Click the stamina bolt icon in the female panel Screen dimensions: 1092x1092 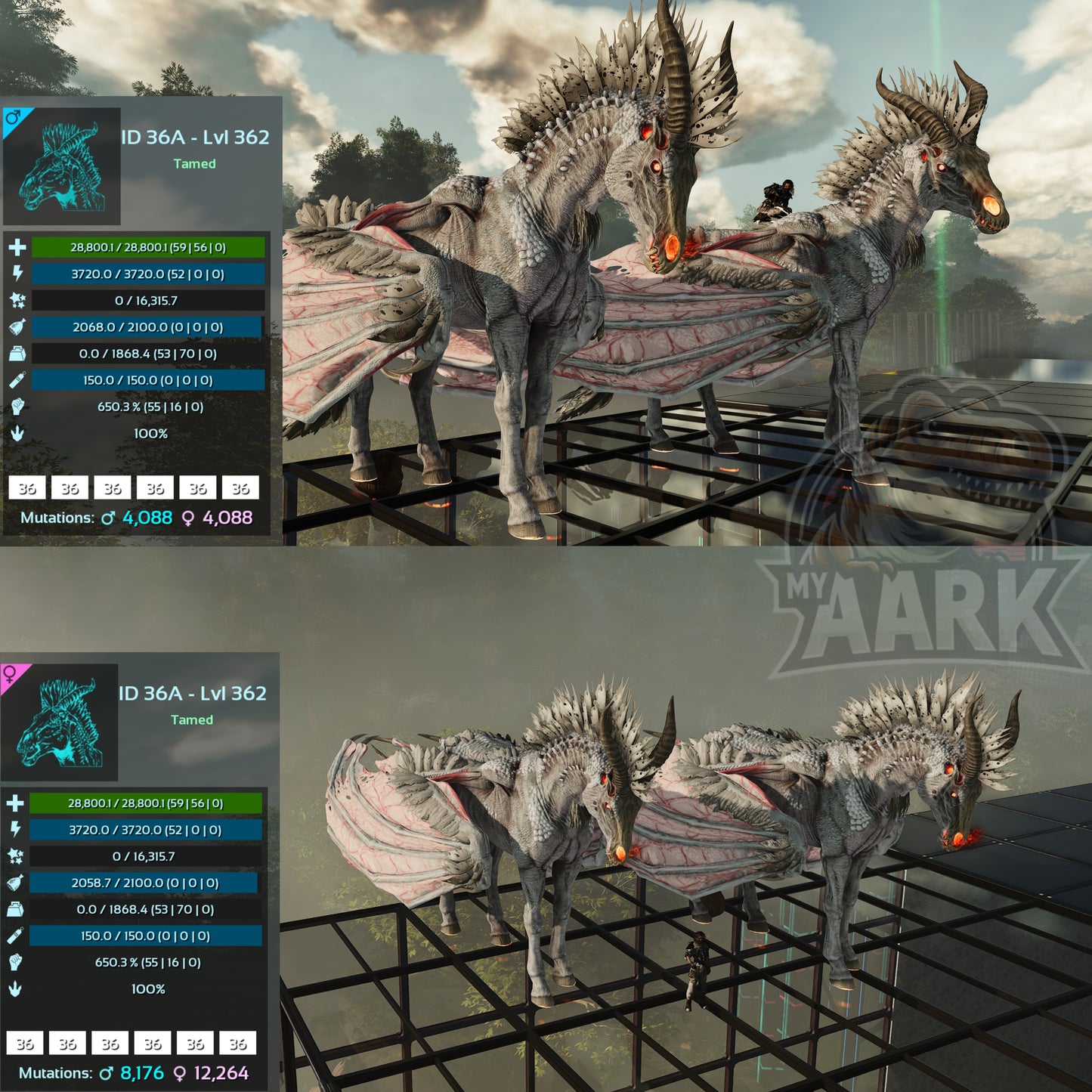point(15,830)
